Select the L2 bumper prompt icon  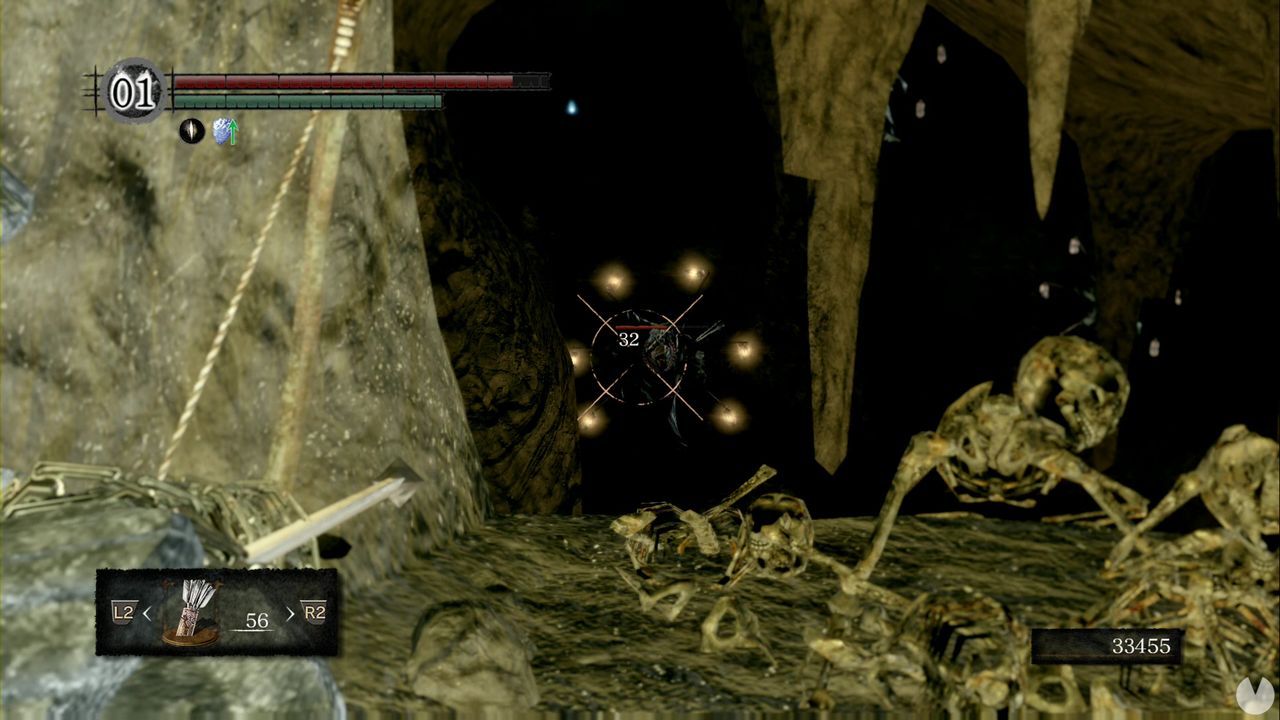pos(124,613)
